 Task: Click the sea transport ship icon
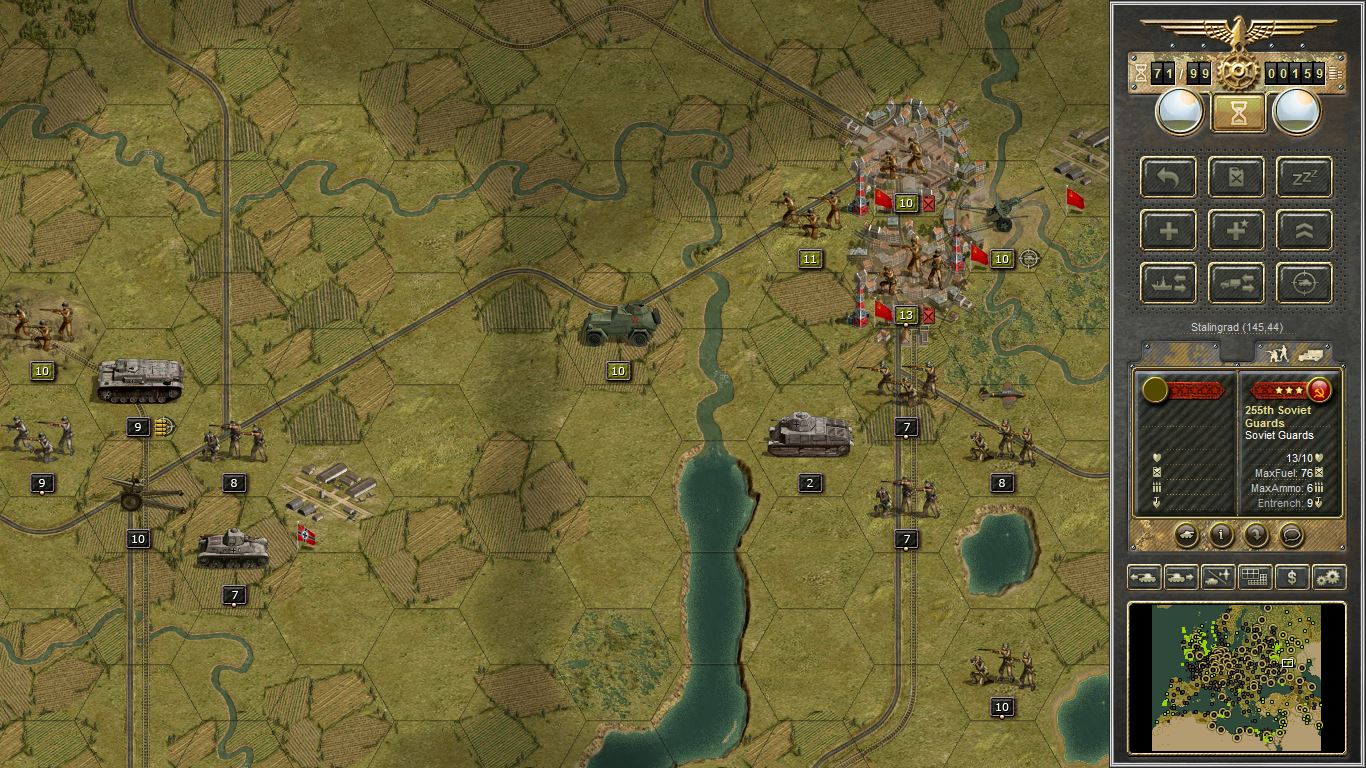coord(1167,283)
